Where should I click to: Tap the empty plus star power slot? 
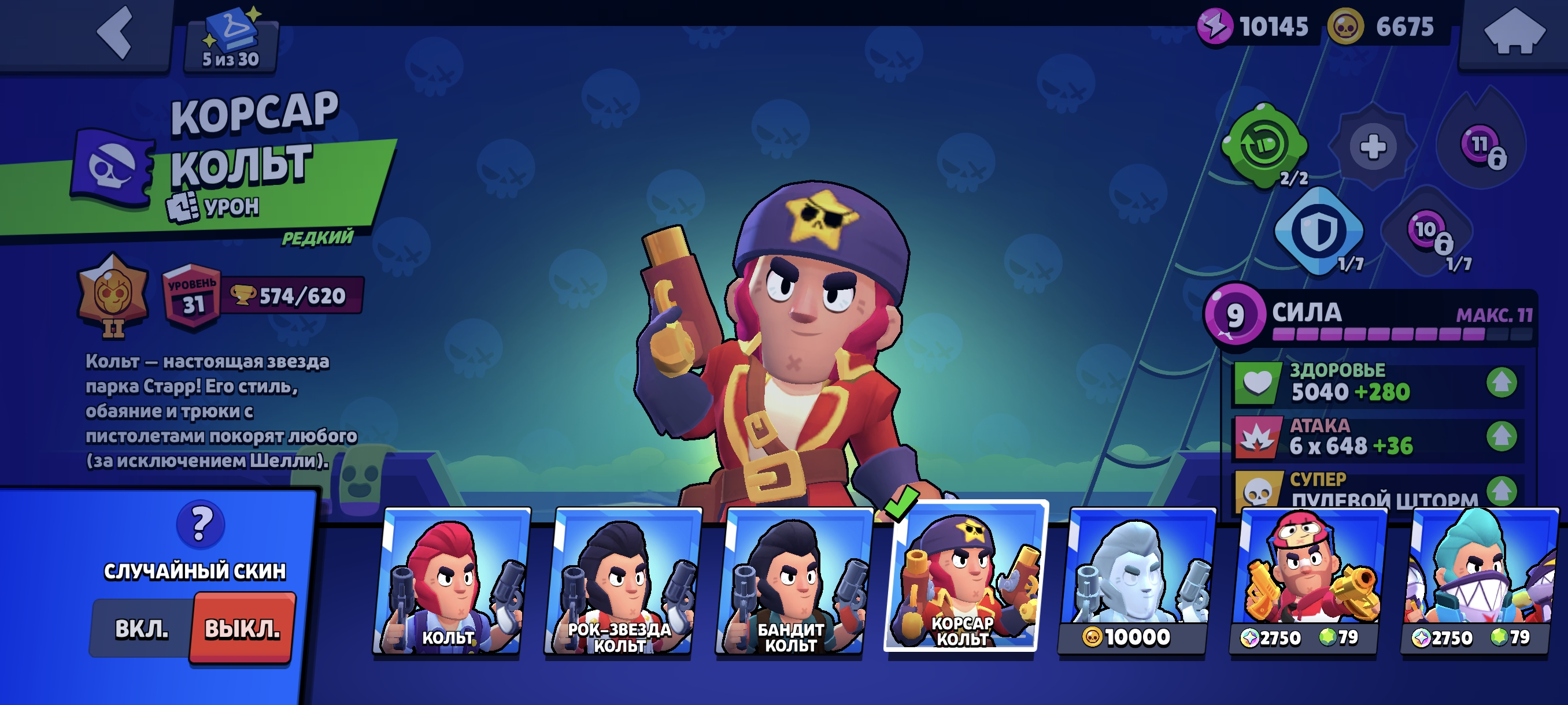click(1373, 147)
